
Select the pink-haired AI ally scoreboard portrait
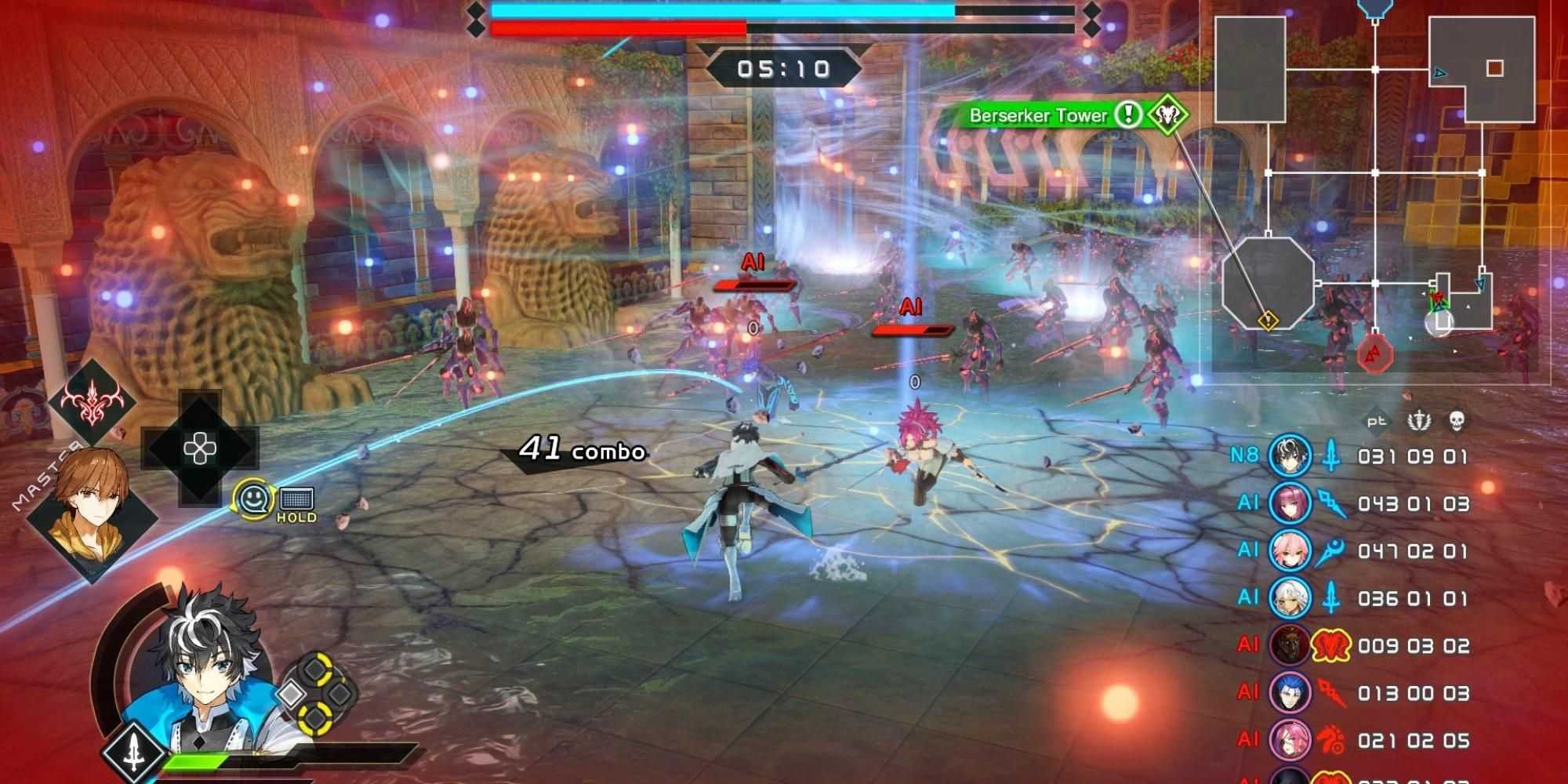point(1290,551)
